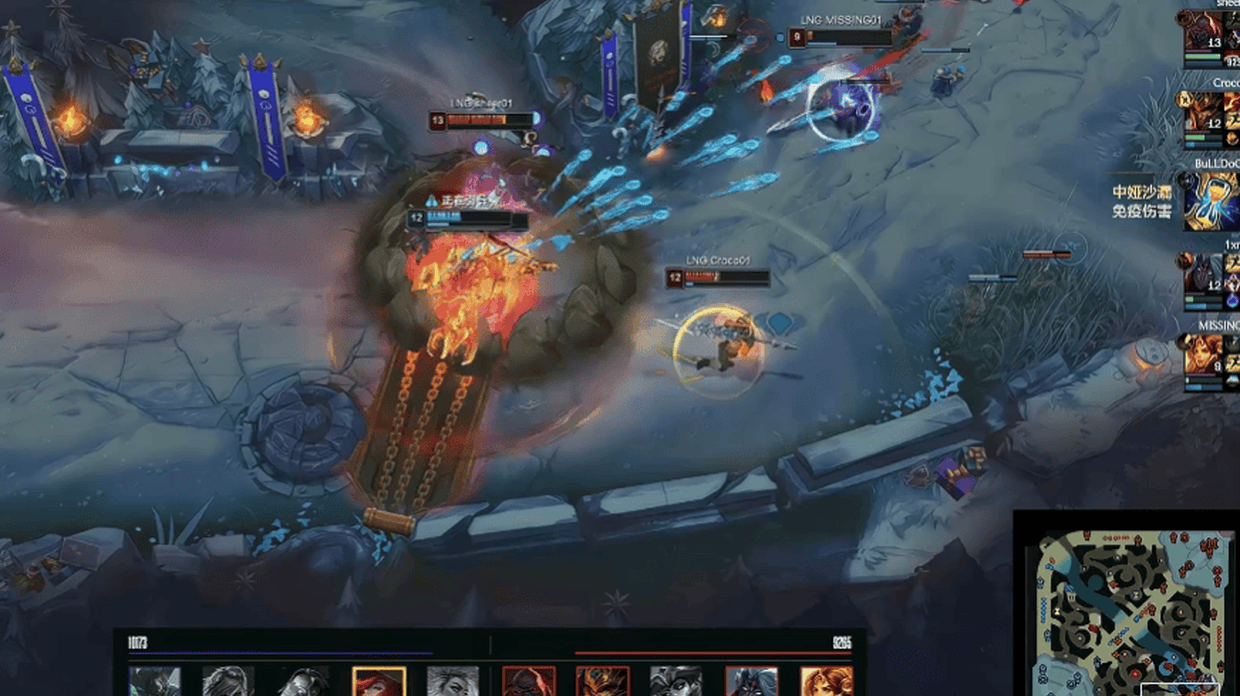
Task: Choose the gold-bordered red-haired champion in the scoreboard
Action: (379, 682)
